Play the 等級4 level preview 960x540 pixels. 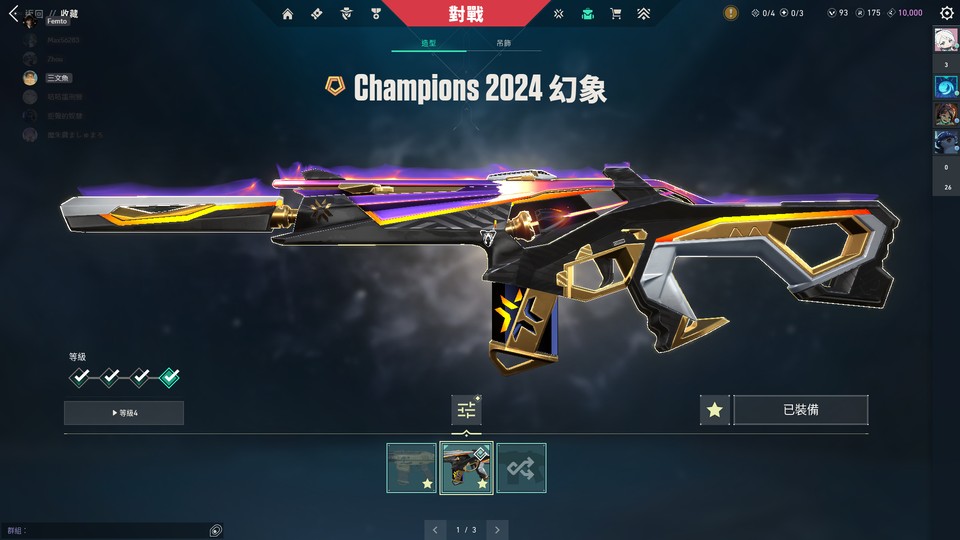click(x=124, y=413)
